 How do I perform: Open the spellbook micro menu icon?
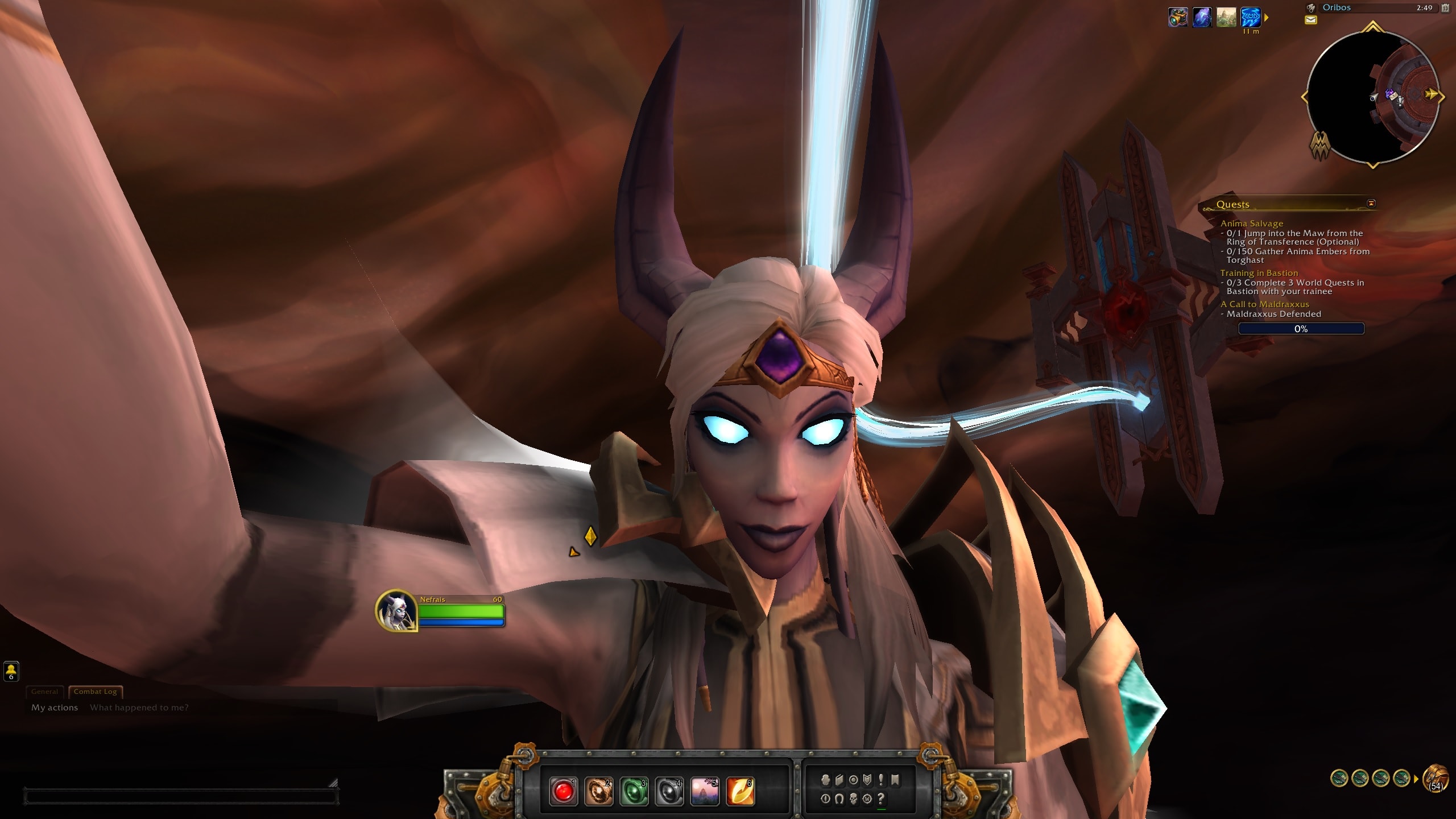[x=839, y=780]
